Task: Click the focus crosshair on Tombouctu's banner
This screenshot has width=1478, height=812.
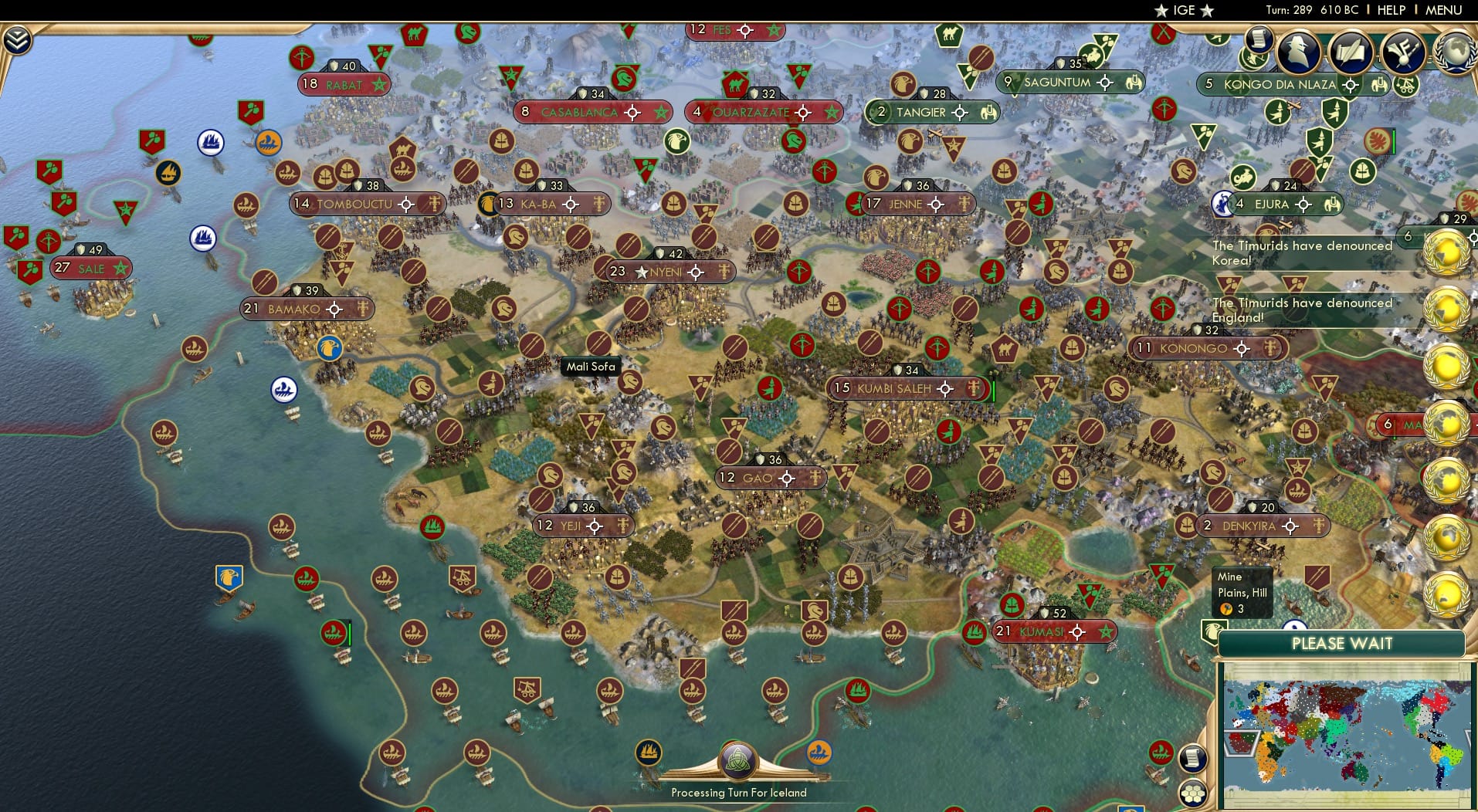Action: tap(405, 204)
